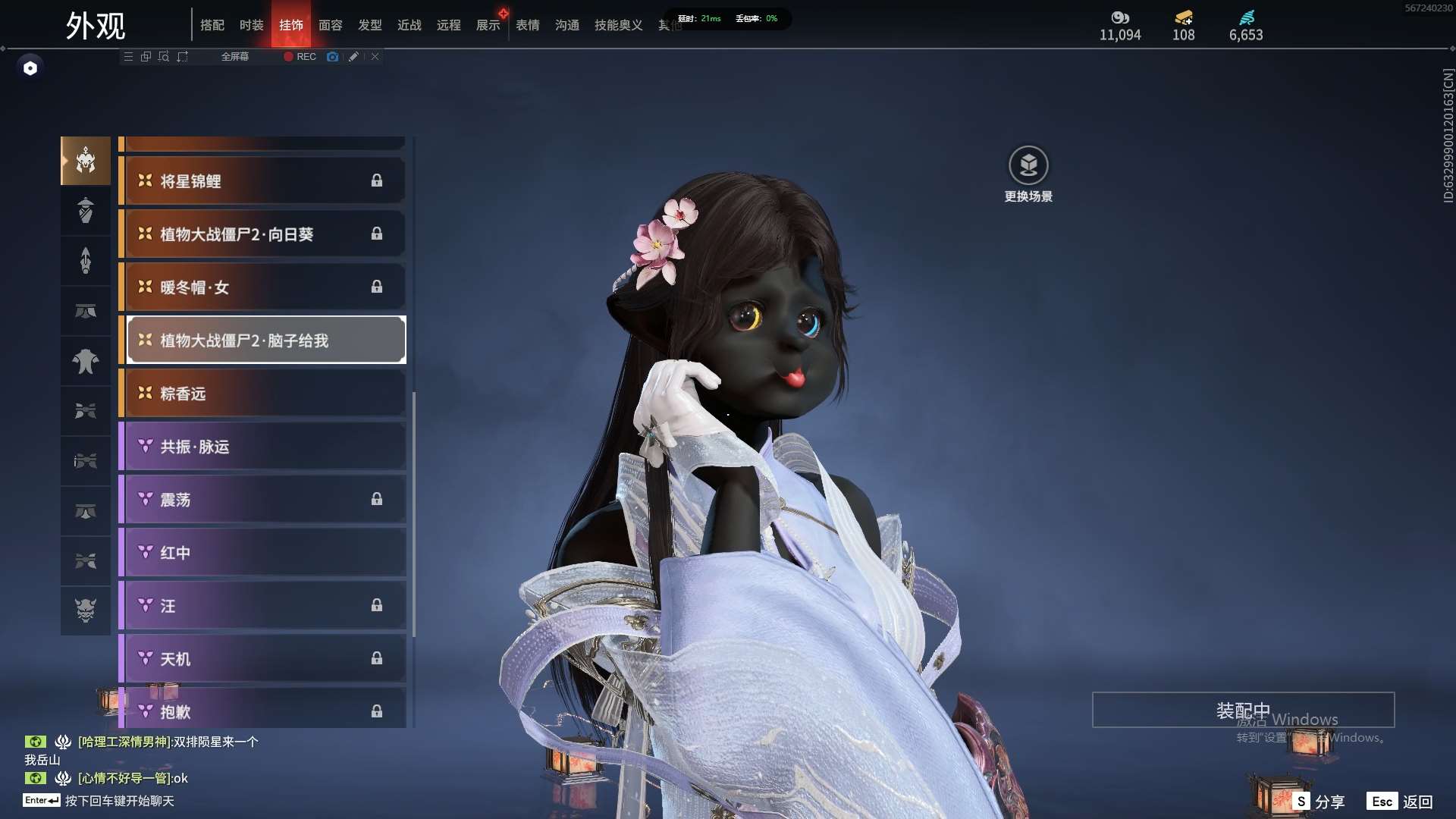The width and height of the screenshot is (1456, 819).
Task: Select 植物大战僵尸2·向日葵 from the list
Action: (x=262, y=234)
